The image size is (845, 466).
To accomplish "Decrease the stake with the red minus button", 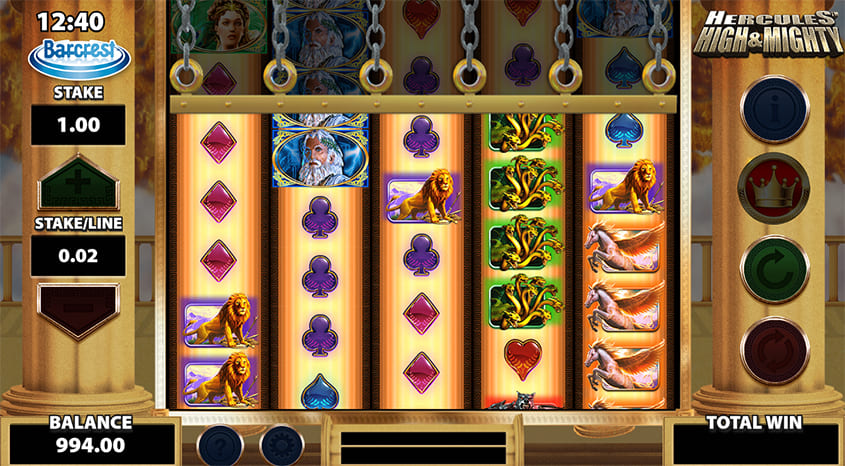I will (78, 306).
